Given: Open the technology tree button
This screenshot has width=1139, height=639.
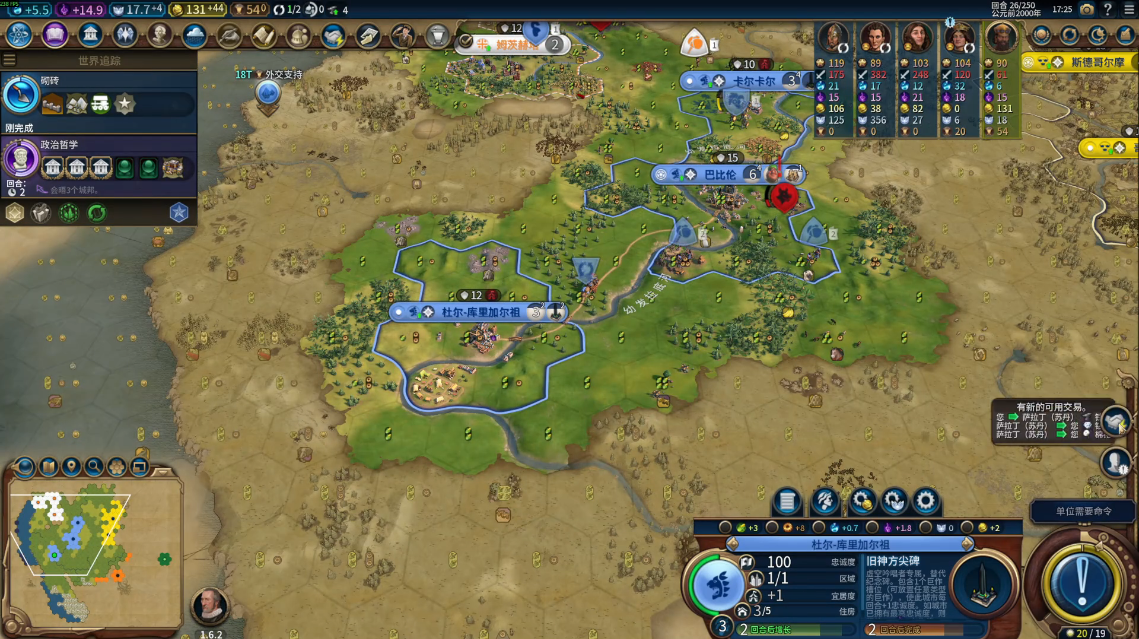Looking at the screenshot, I should [x=19, y=35].
